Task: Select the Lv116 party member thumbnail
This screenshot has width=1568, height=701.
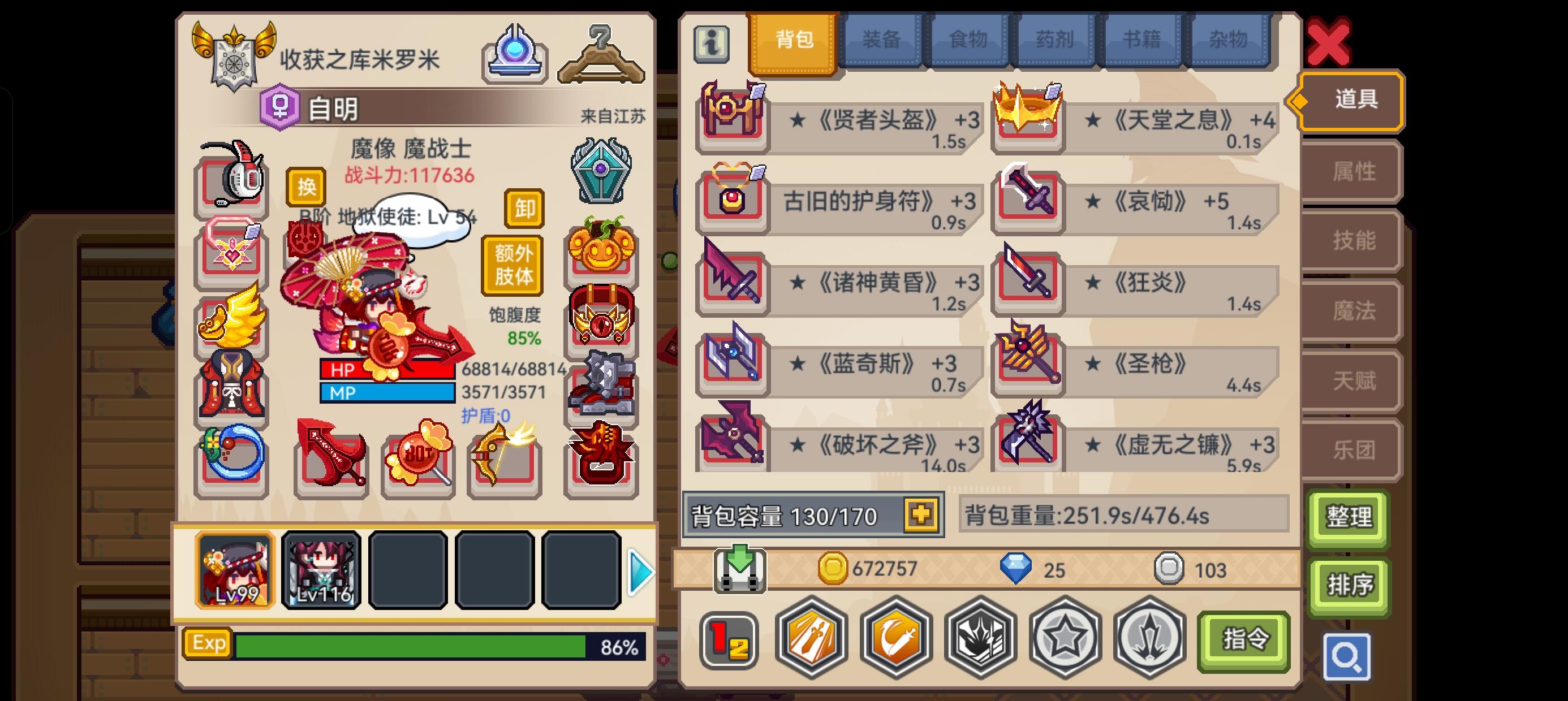Action: click(x=321, y=571)
